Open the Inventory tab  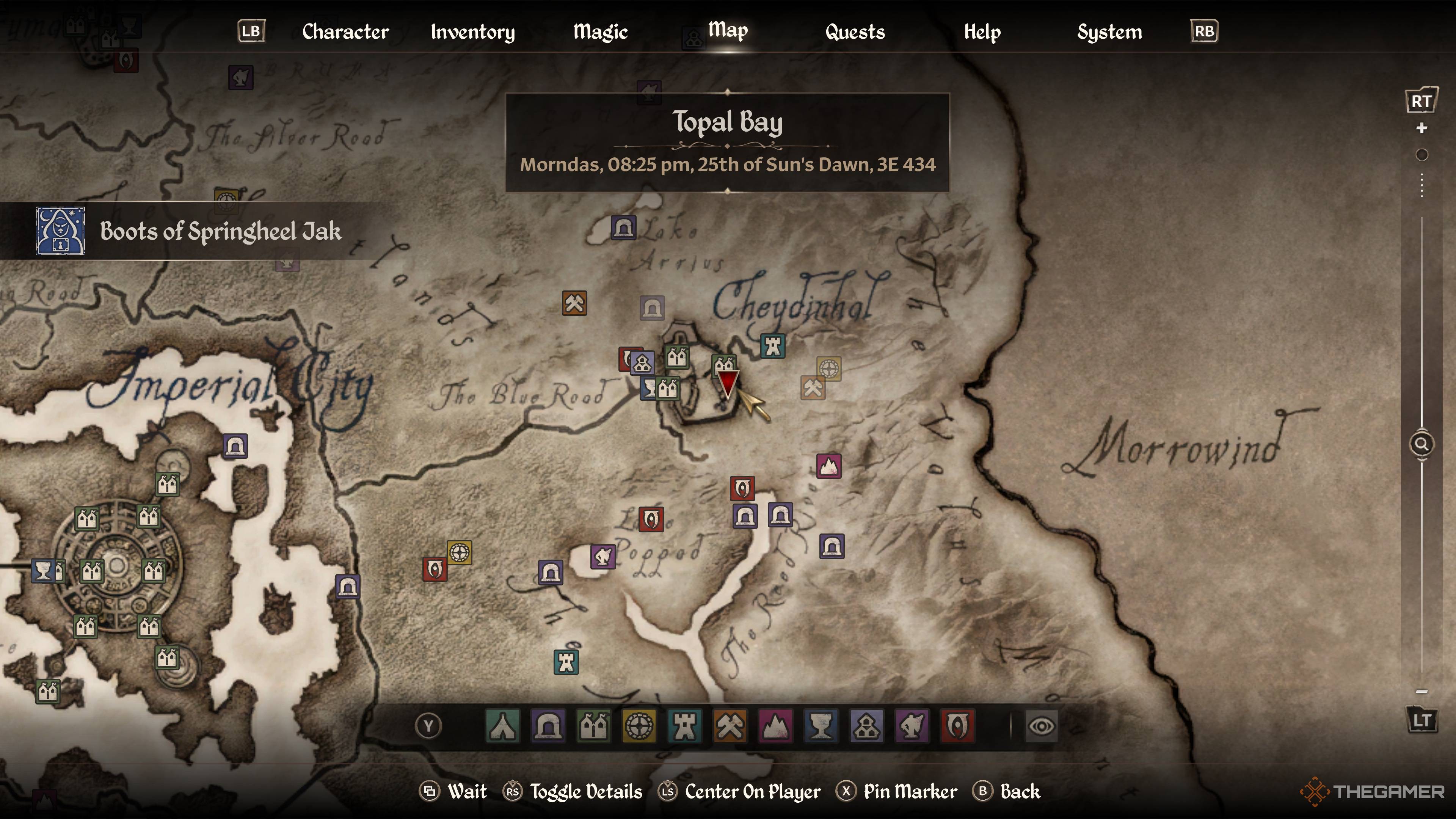[x=472, y=32]
